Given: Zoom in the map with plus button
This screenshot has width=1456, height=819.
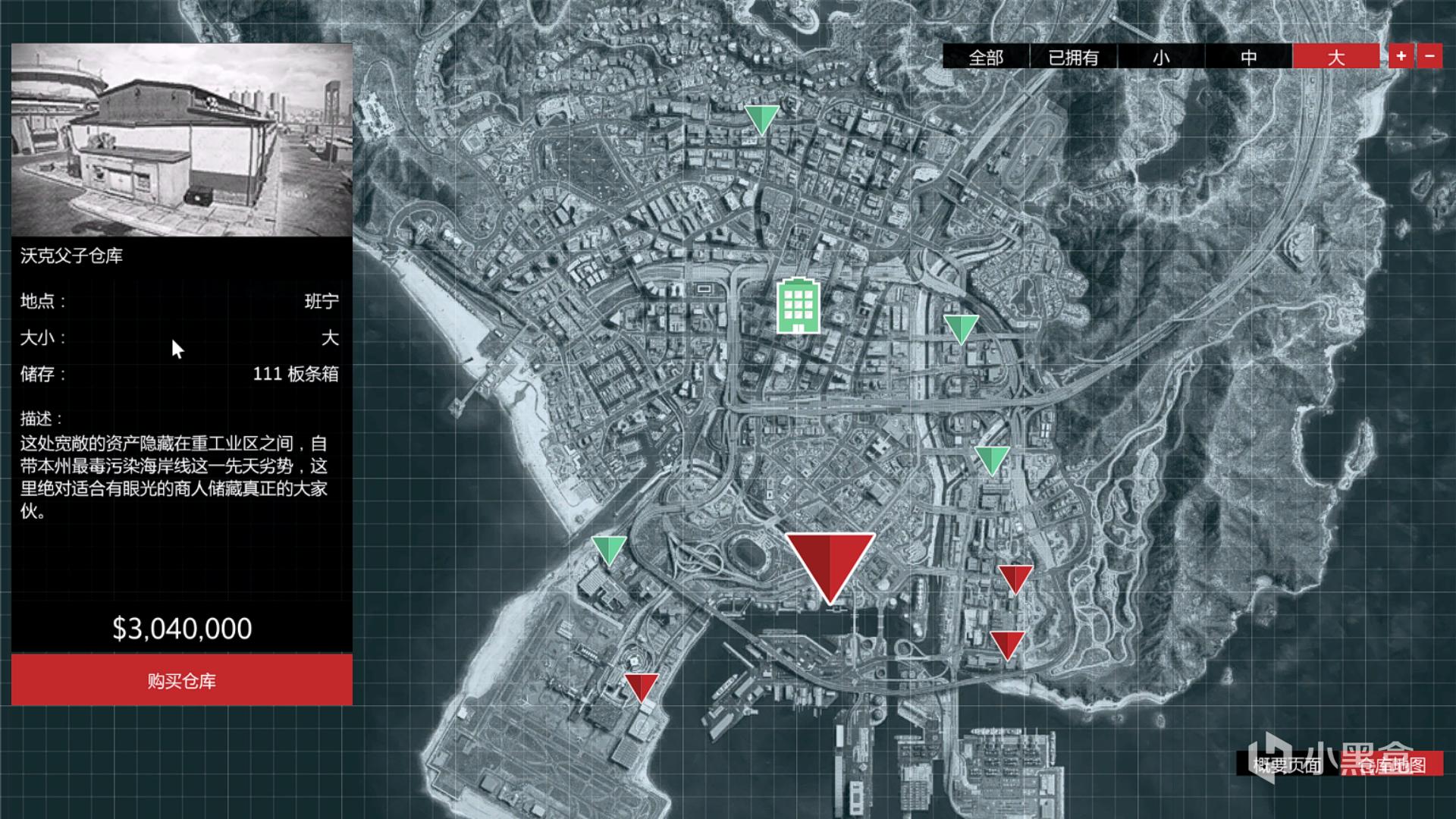Looking at the screenshot, I should (x=1401, y=56).
